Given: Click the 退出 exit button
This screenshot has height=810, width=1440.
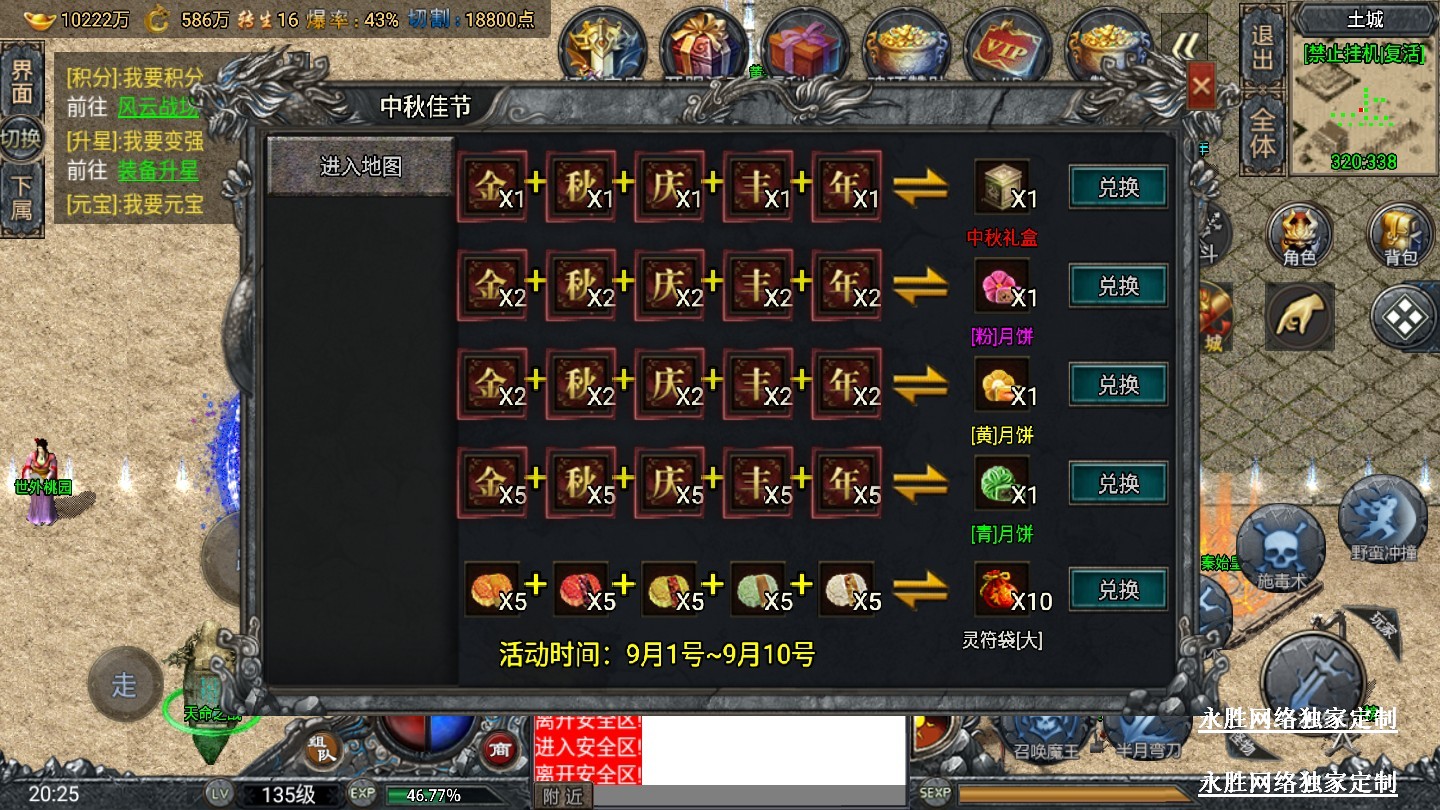Looking at the screenshot, I should pyautogui.click(x=1263, y=48).
